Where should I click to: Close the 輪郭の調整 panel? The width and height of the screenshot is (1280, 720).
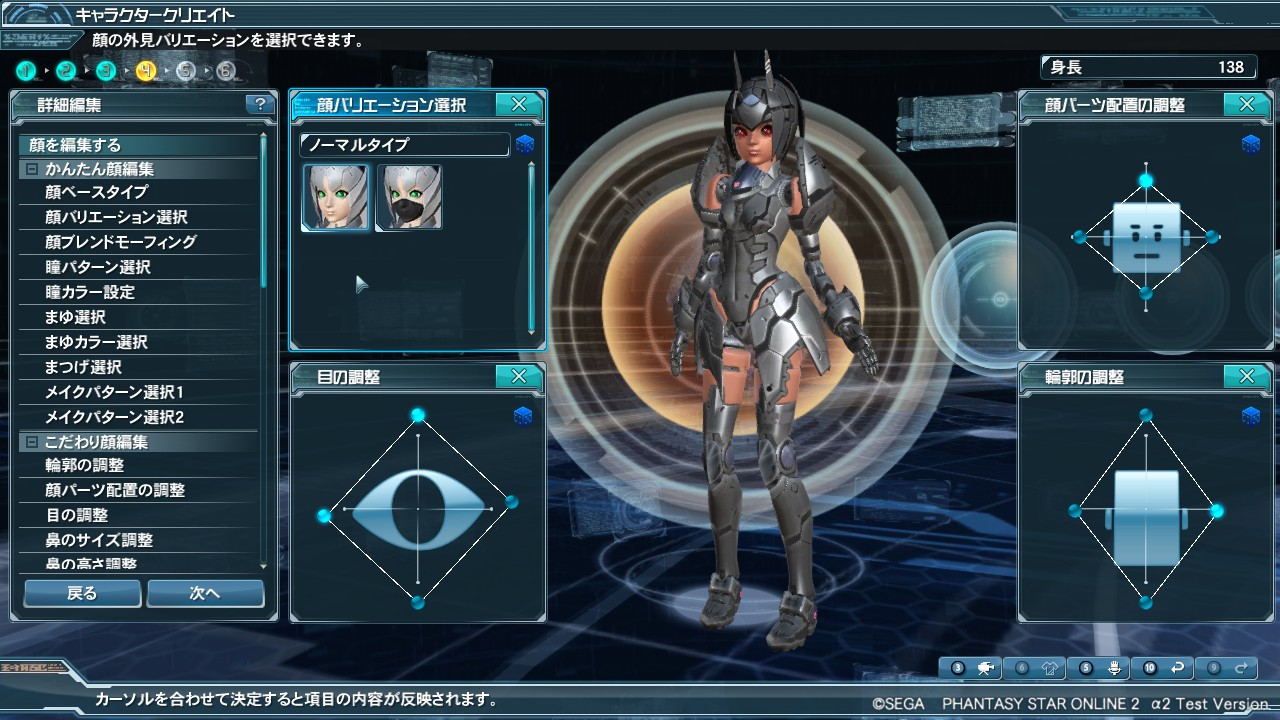tap(1247, 377)
